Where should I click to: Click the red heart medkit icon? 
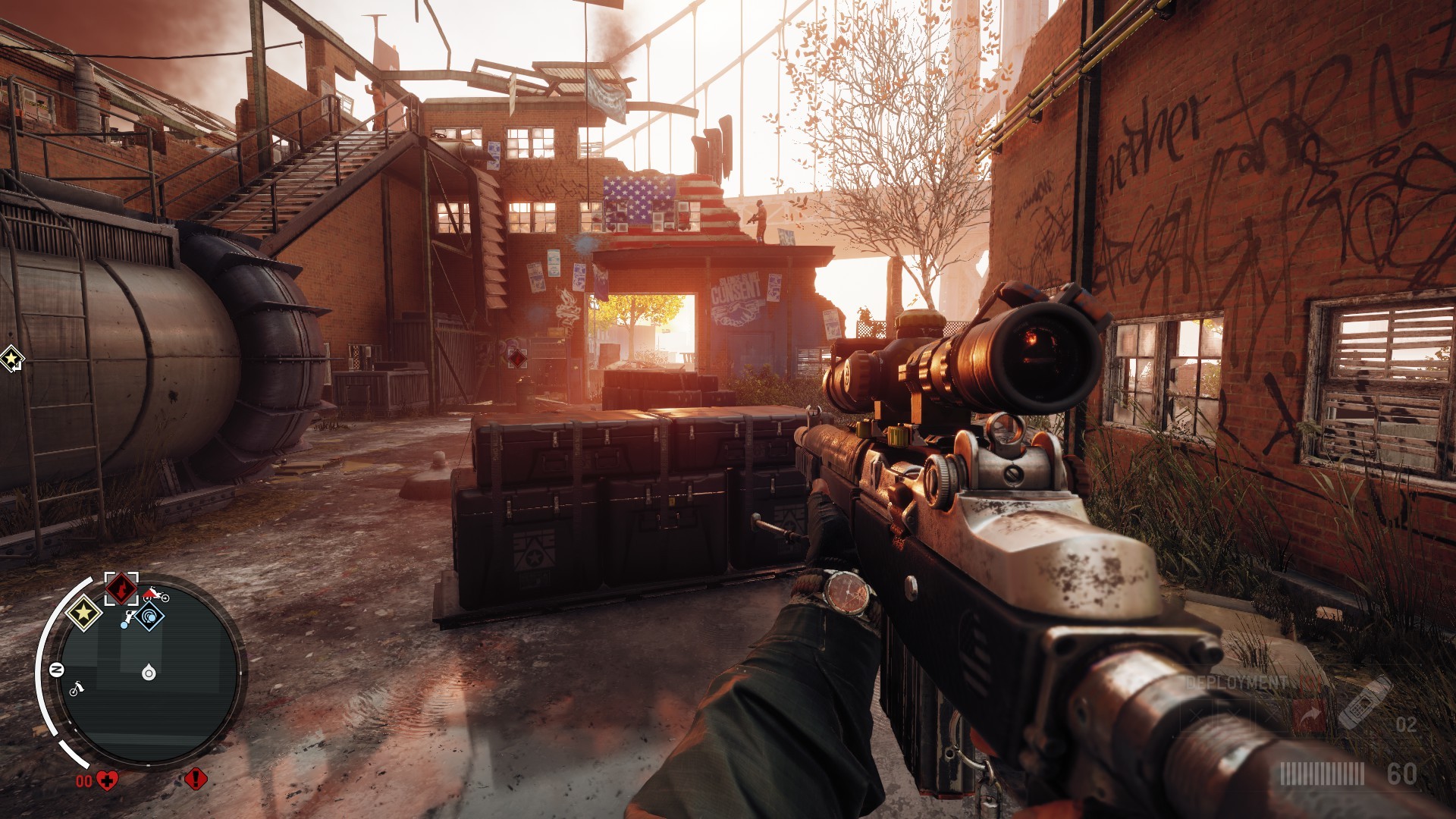click(108, 780)
